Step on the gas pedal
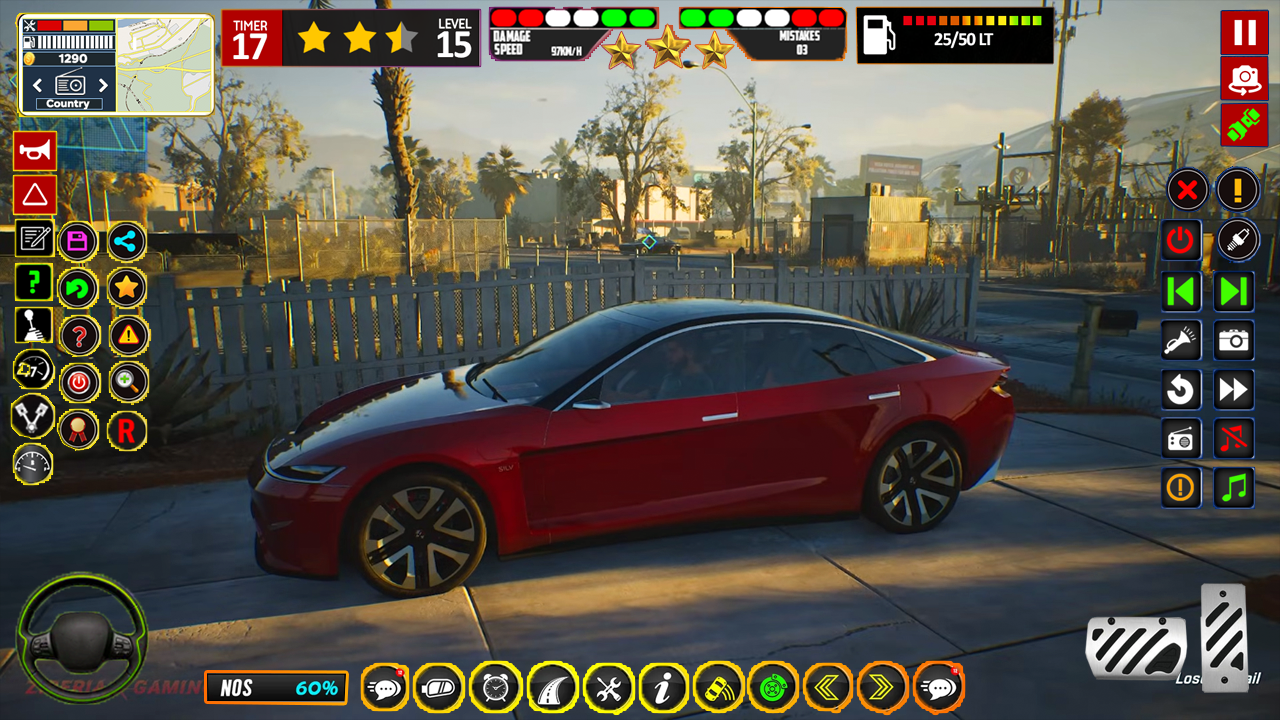 [1224, 636]
